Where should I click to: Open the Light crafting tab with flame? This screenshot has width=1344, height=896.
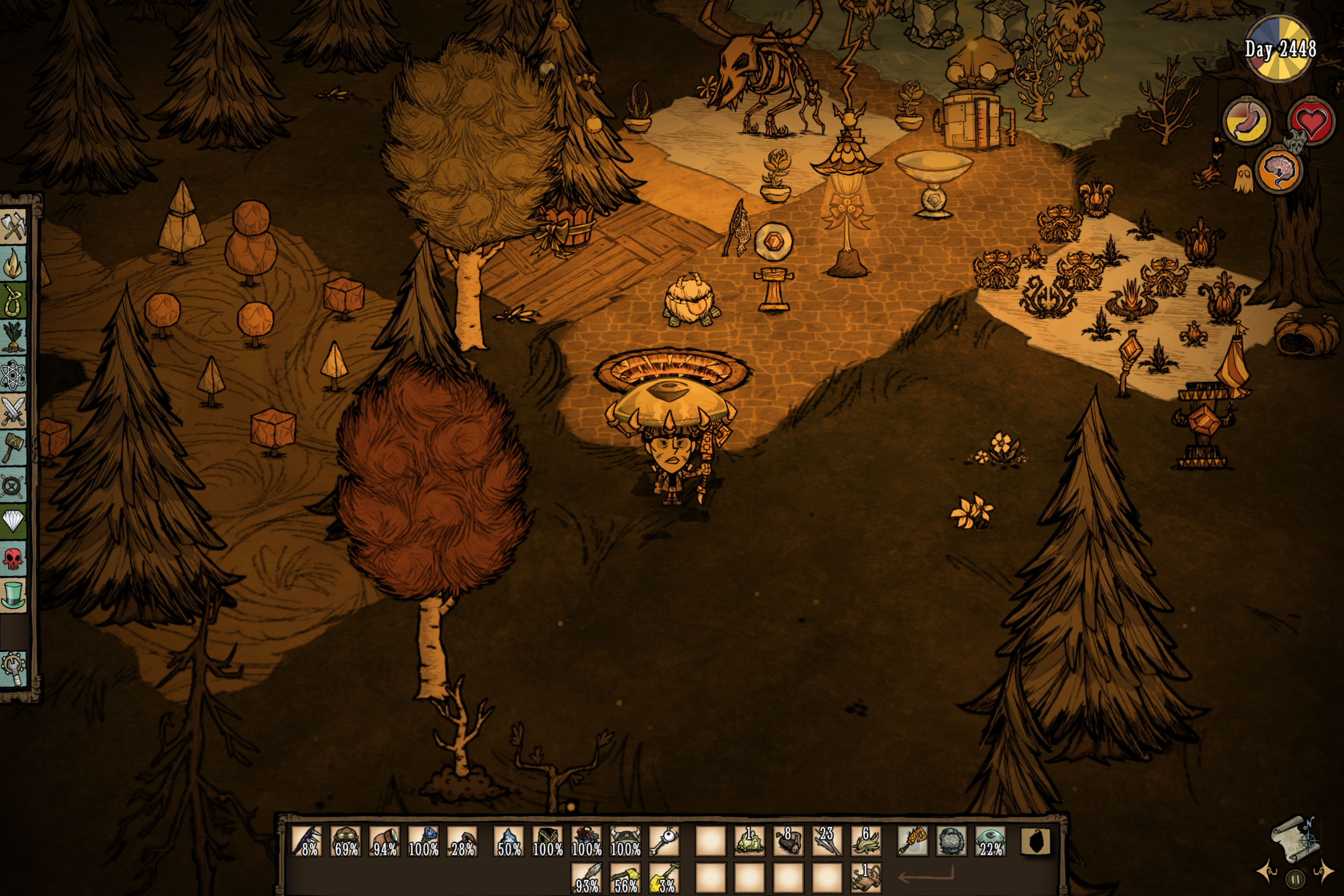click(13, 265)
